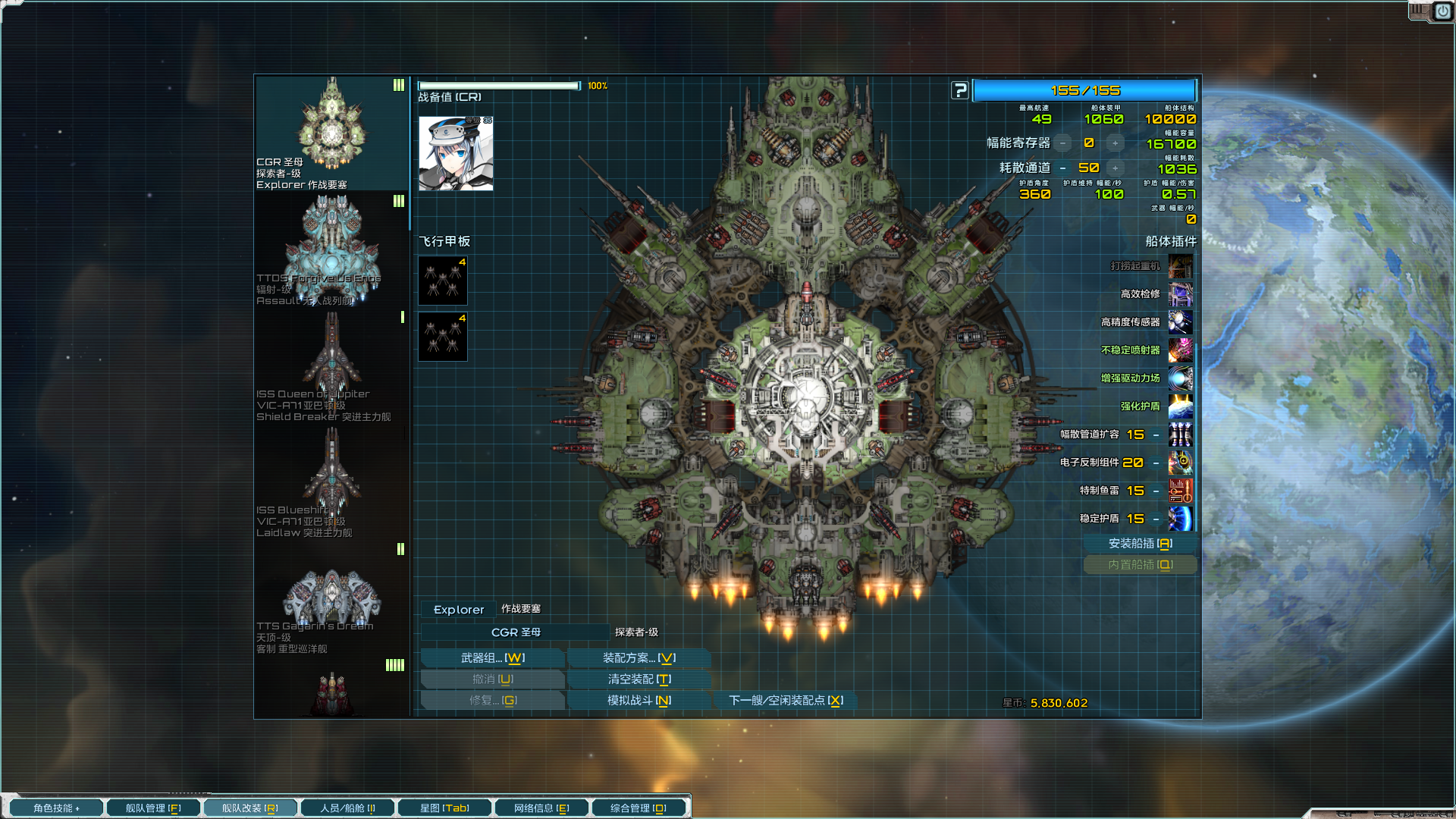Choose ISS Queen of Jupiter ship

click(331, 366)
